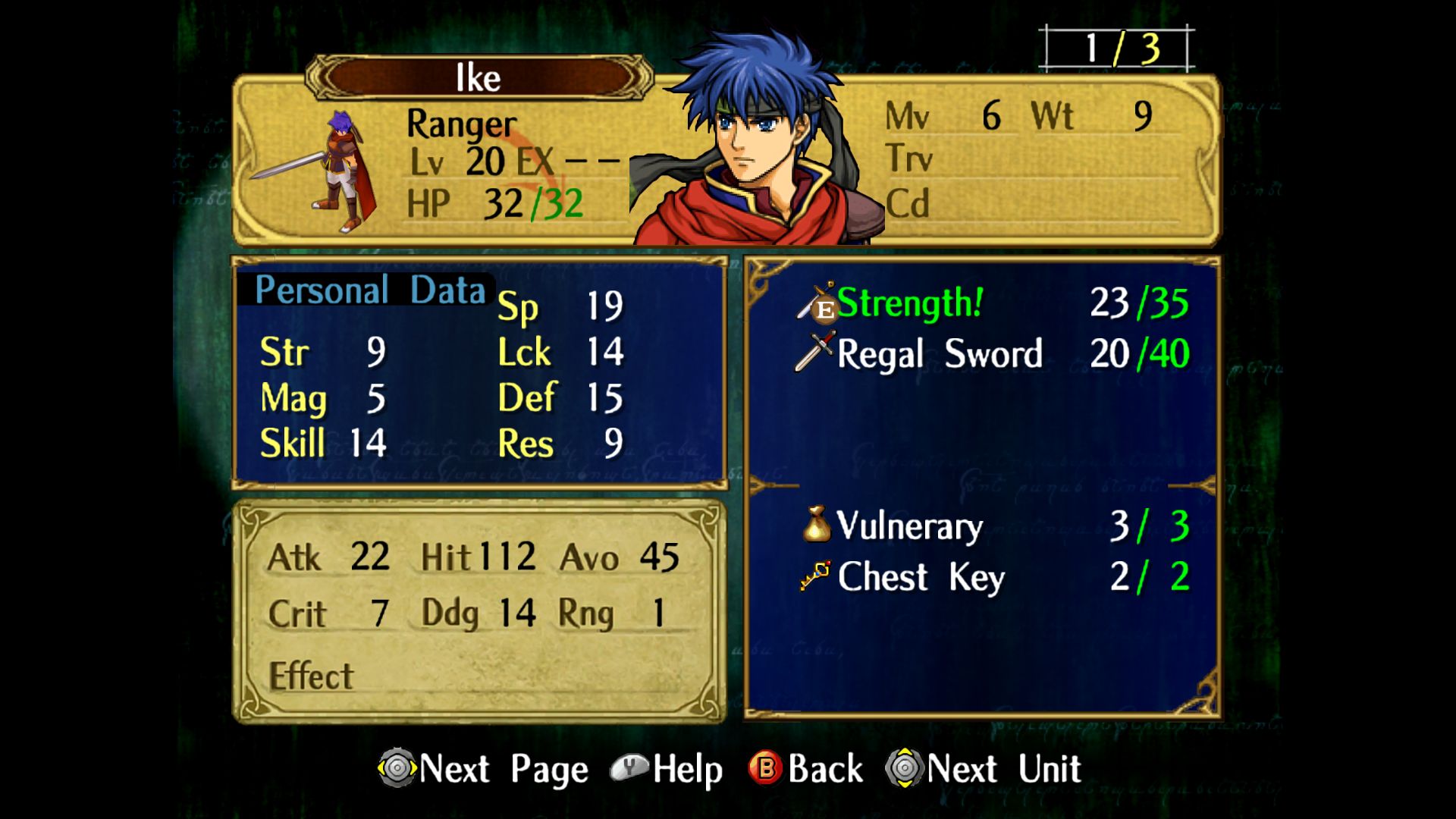This screenshot has height=819, width=1456.
Task: Toggle equip on the Regal Sword
Action: point(940,355)
